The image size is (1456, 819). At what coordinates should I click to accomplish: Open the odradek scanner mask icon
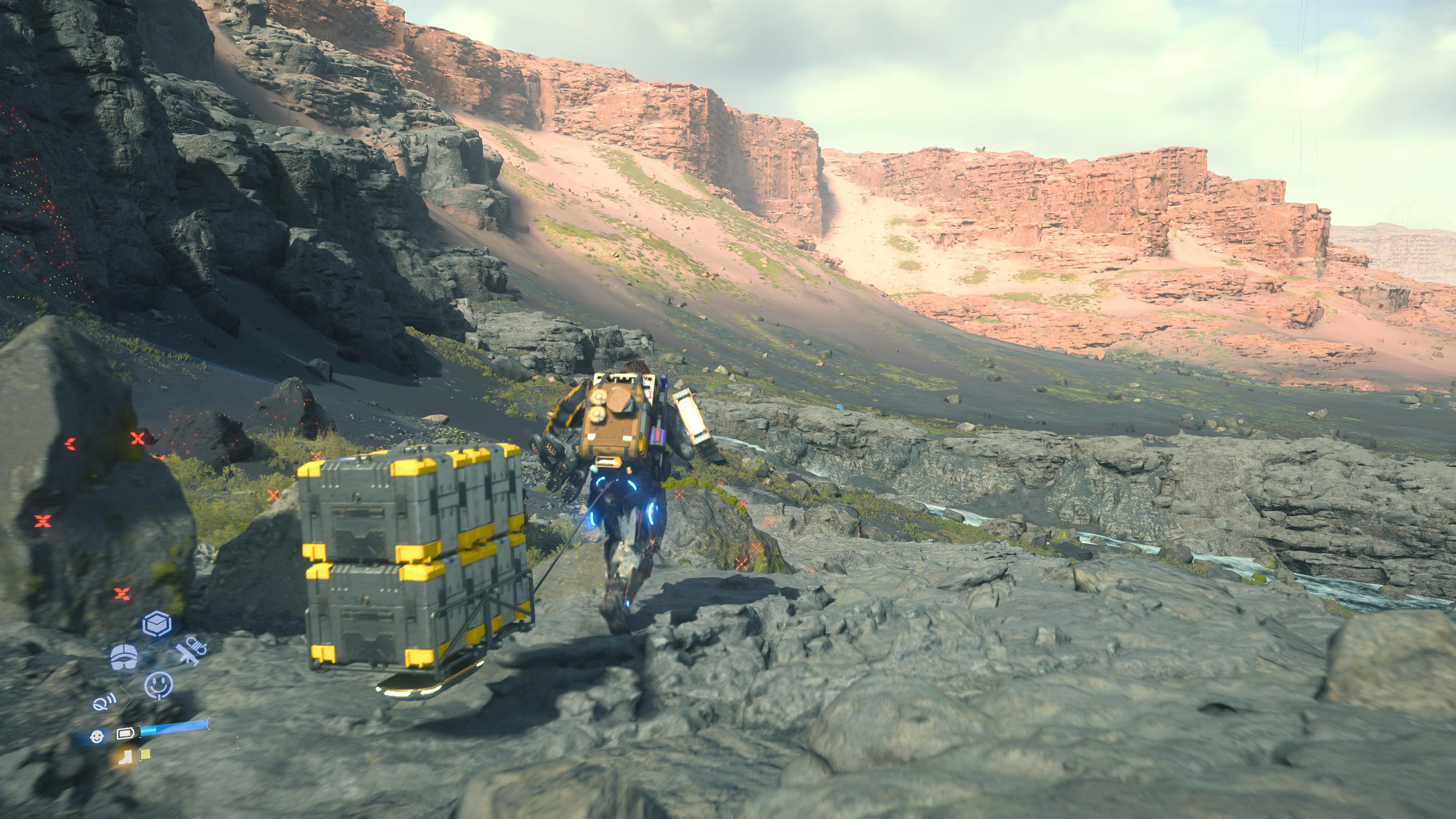123,657
